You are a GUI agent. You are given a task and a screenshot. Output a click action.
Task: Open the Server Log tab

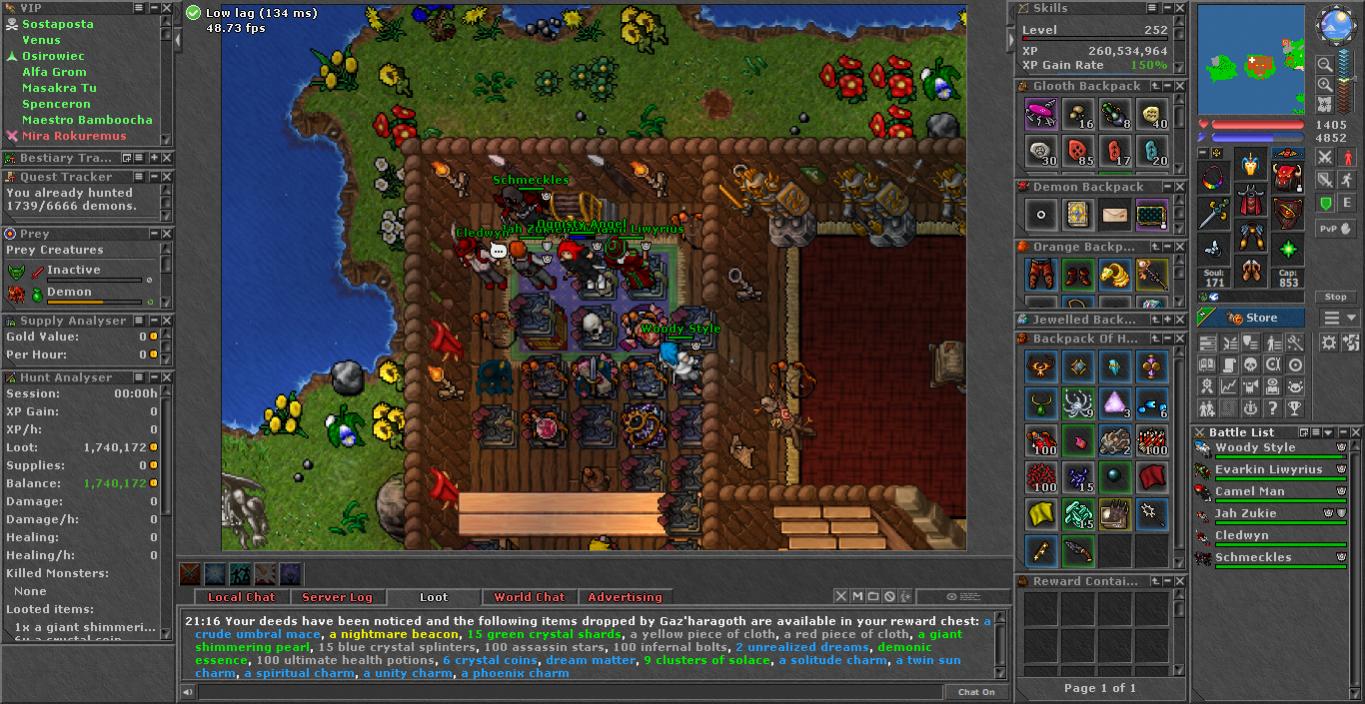click(337, 597)
